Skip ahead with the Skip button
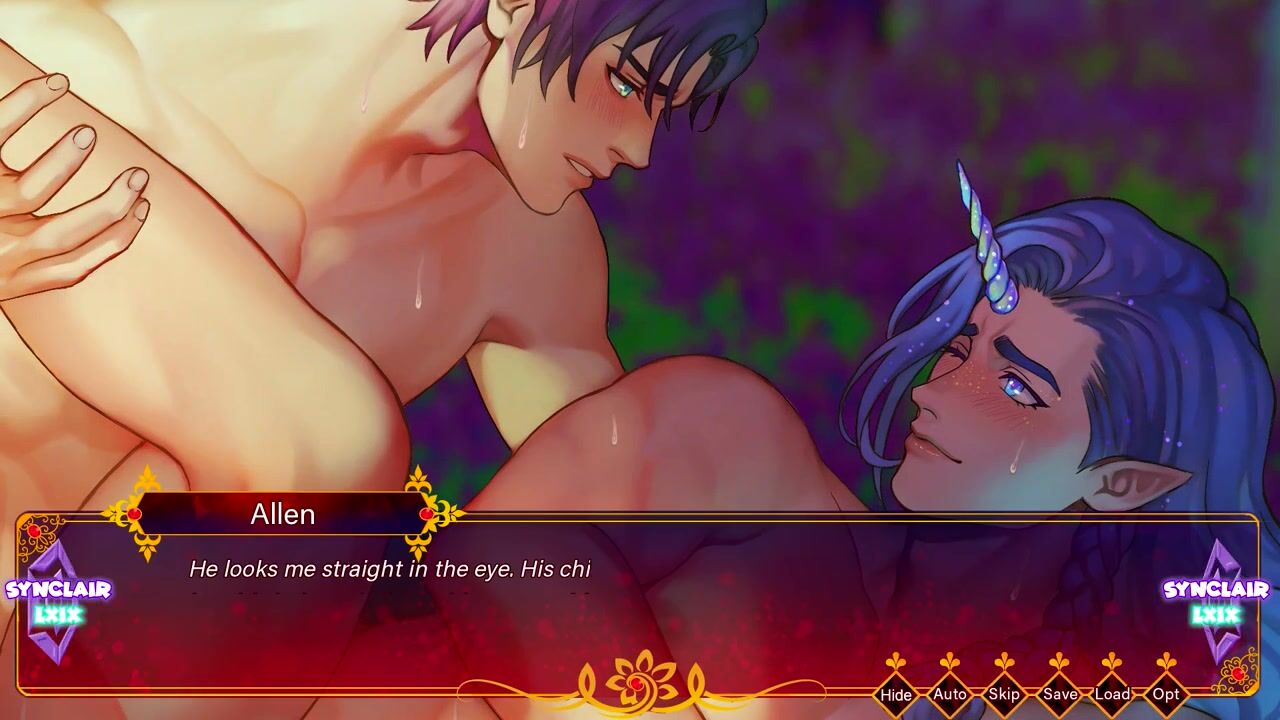 1003,693
